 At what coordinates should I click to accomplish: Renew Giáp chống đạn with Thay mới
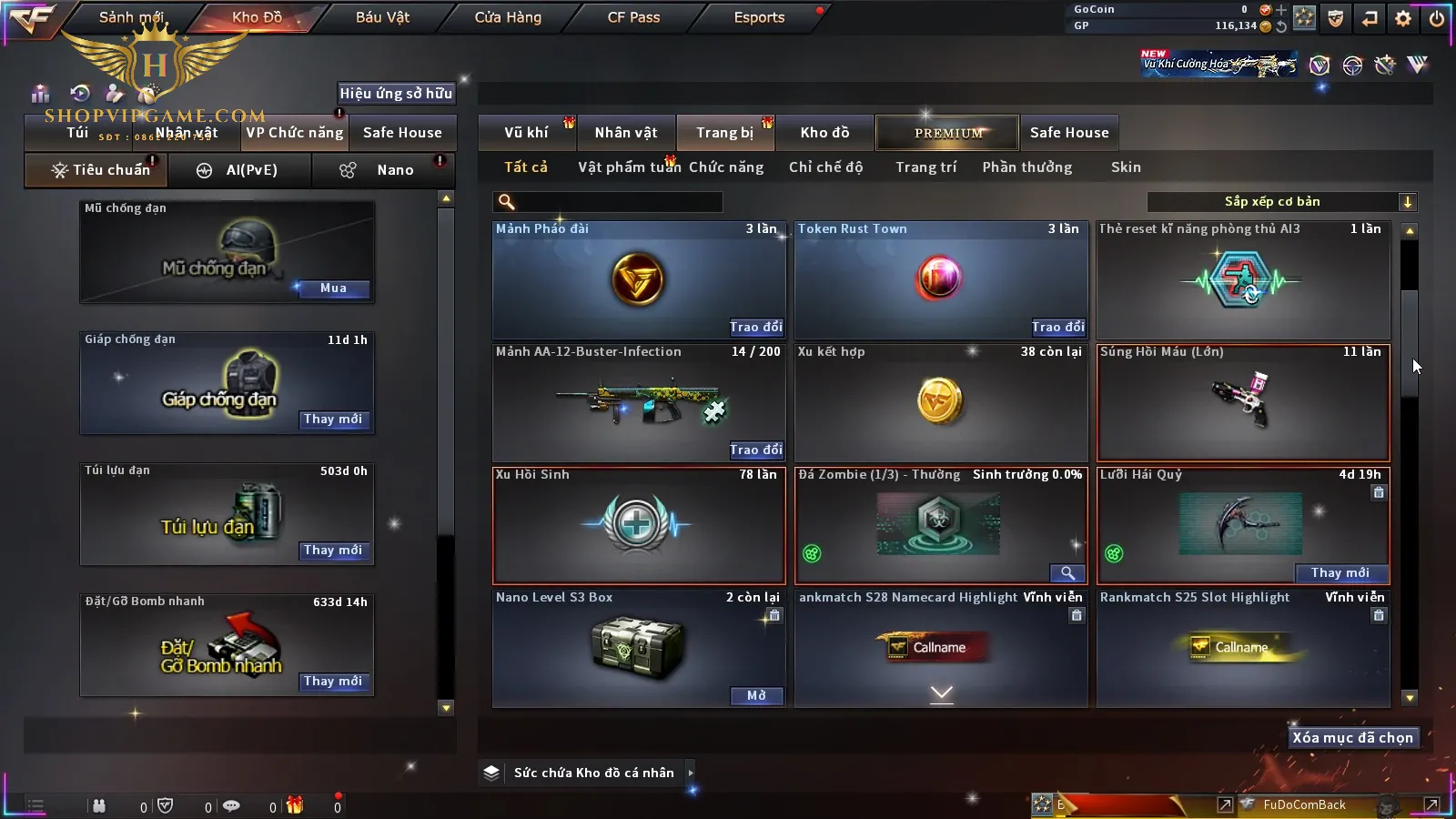tap(333, 420)
